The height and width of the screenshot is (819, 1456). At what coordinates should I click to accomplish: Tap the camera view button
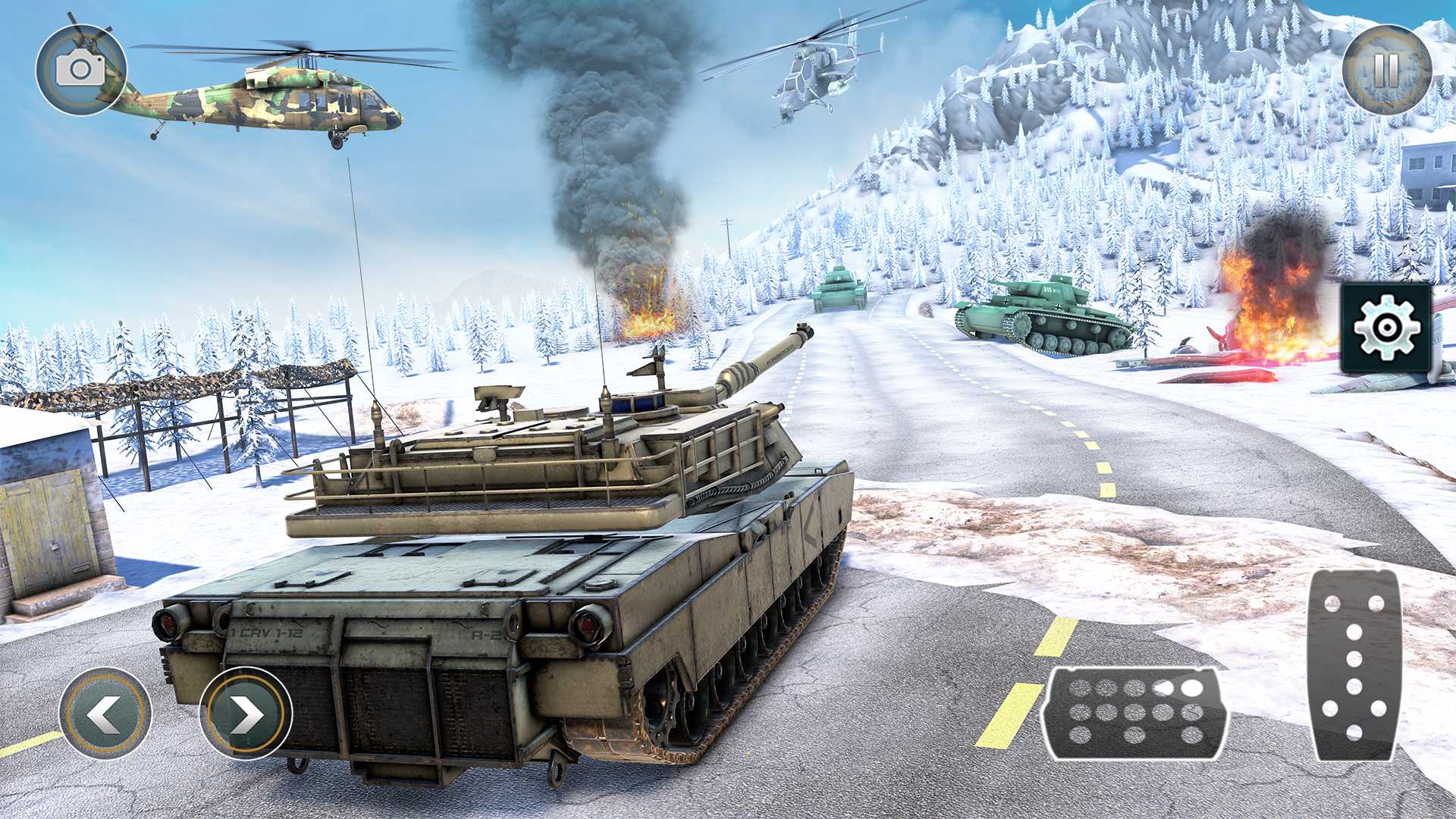pyautogui.click(x=80, y=70)
